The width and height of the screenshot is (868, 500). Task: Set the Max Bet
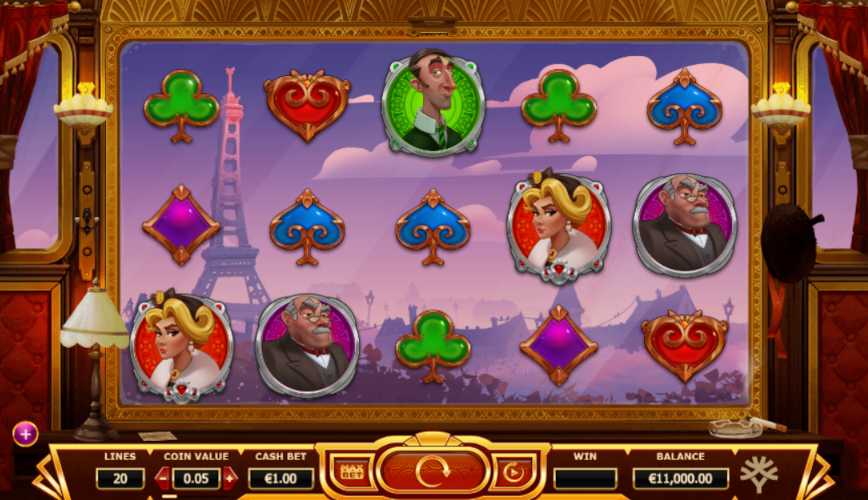(x=351, y=470)
